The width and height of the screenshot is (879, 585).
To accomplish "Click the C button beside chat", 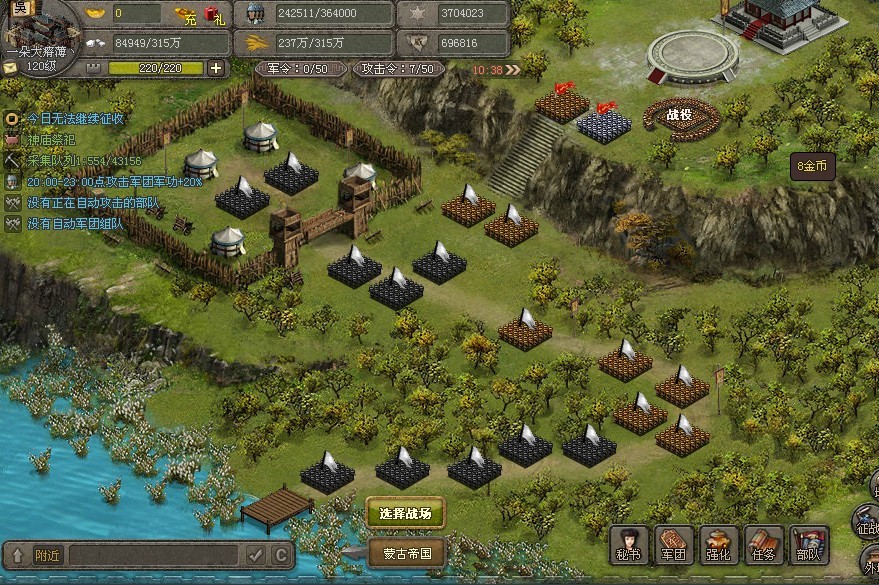I will pyautogui.click(x=281, y=555).
